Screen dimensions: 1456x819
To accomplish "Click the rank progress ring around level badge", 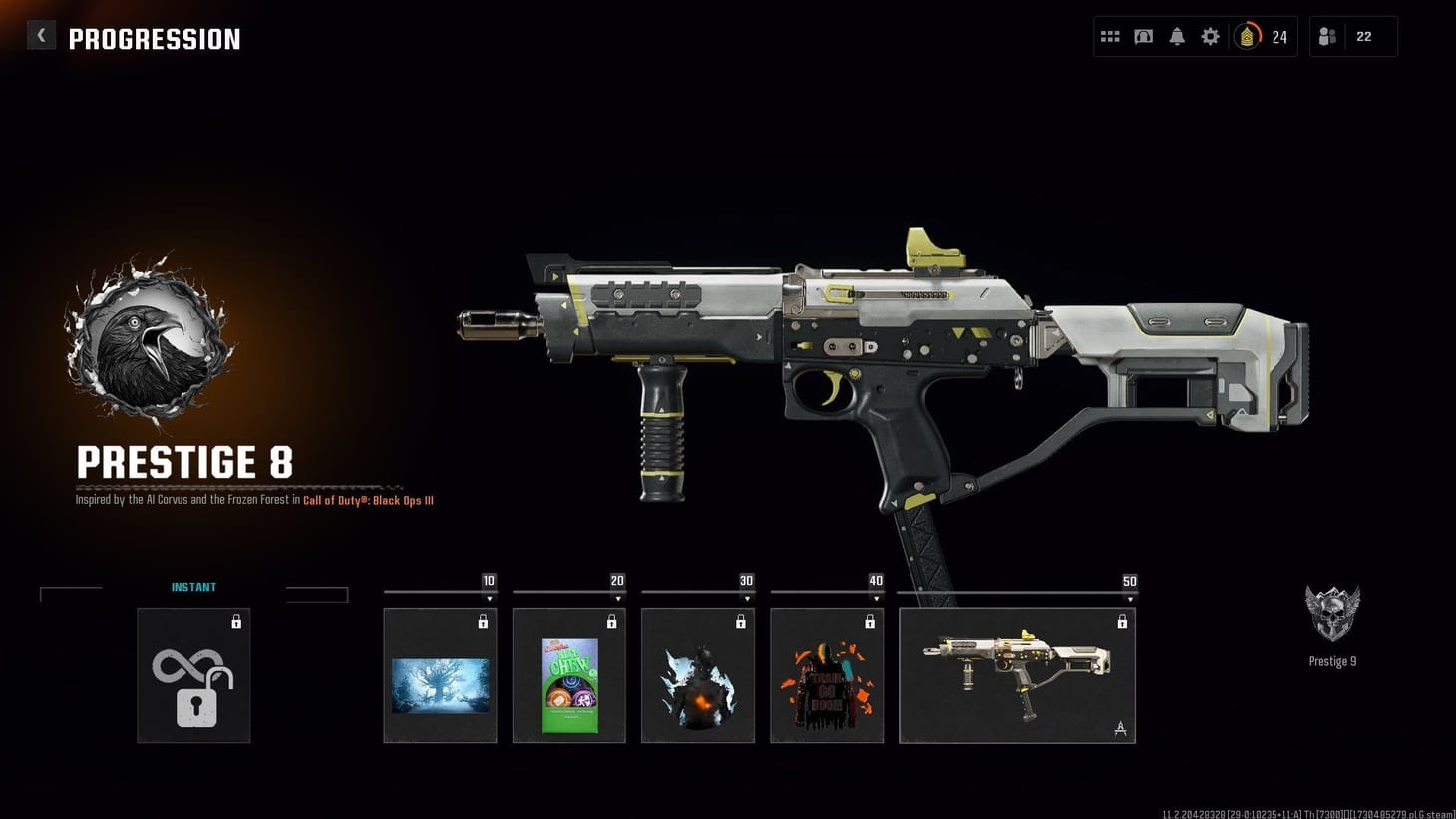I will tap(1248, 37).
